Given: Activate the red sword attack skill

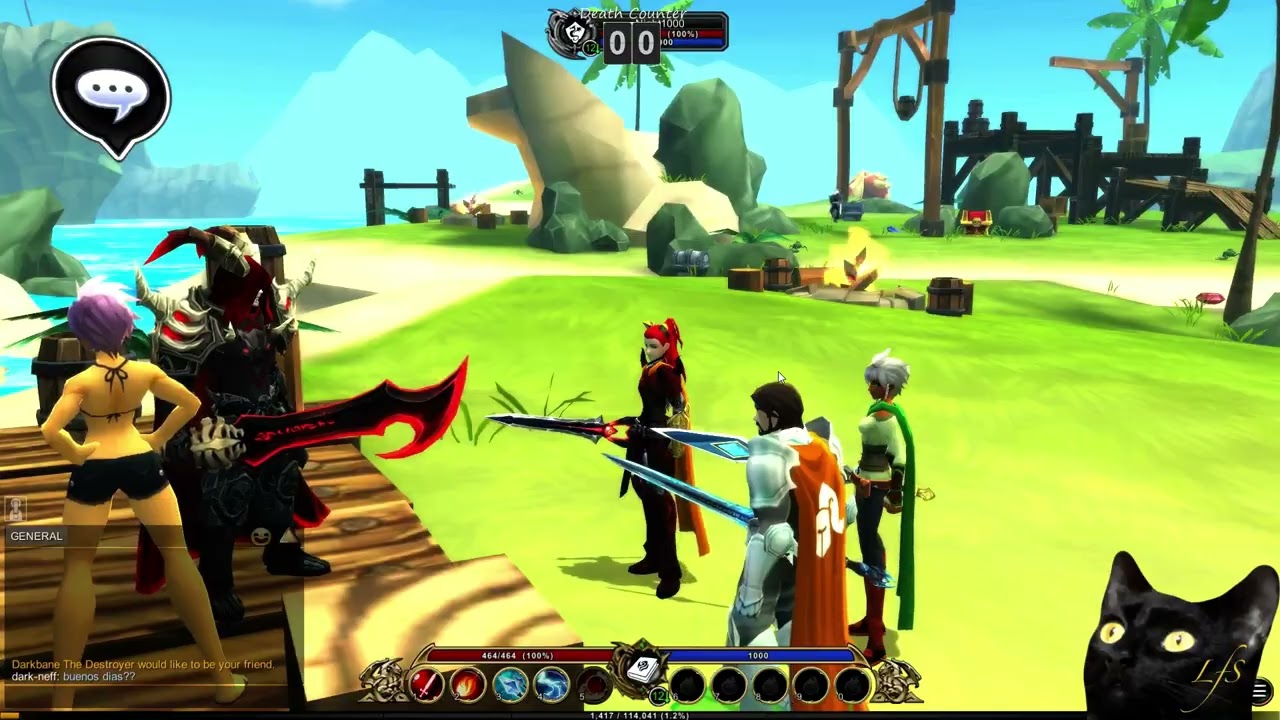Looking at the screenshot, I should pyautogui.click(x=426, y=685).
